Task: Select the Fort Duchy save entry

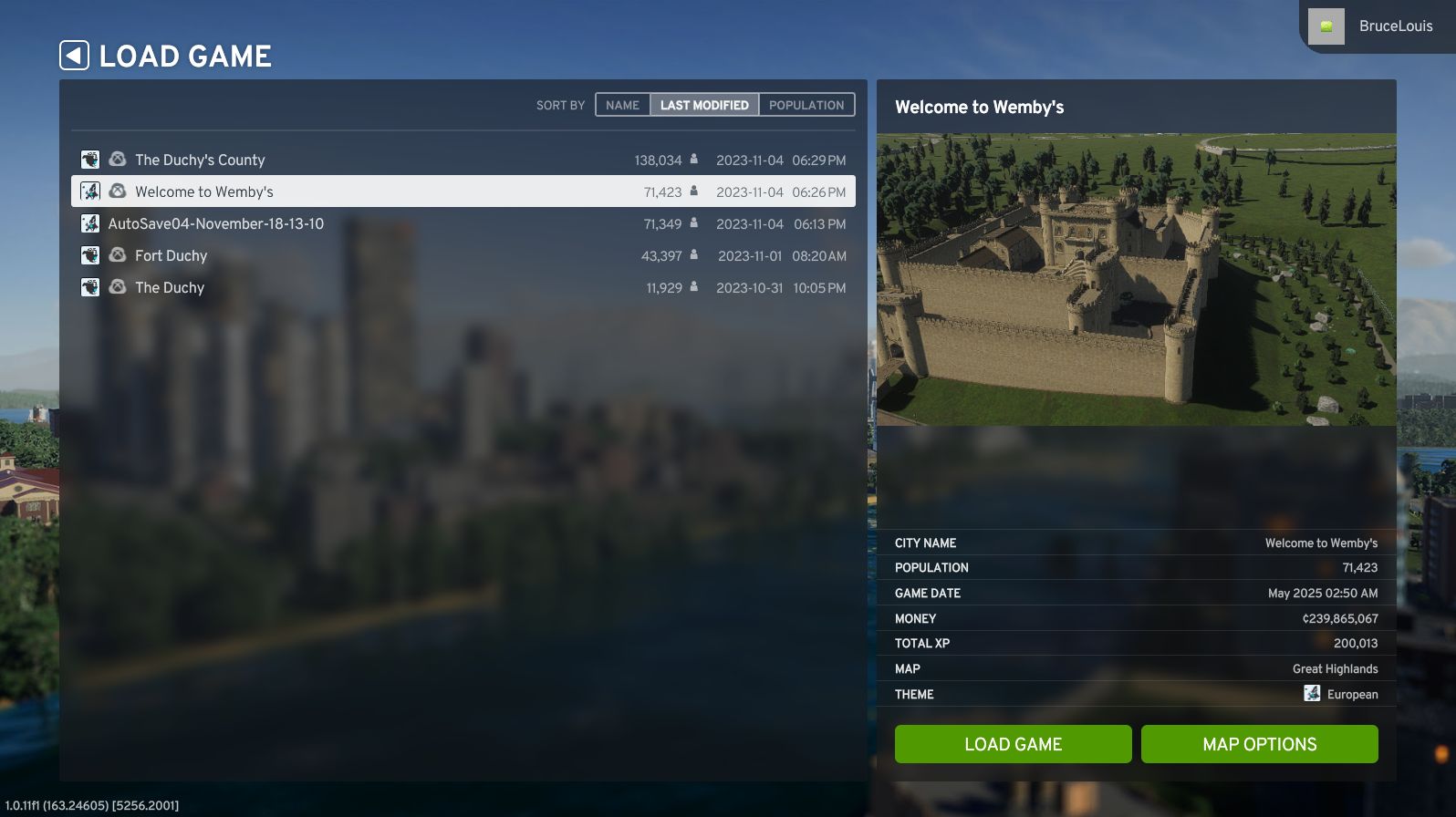Action: pos(365,255)
